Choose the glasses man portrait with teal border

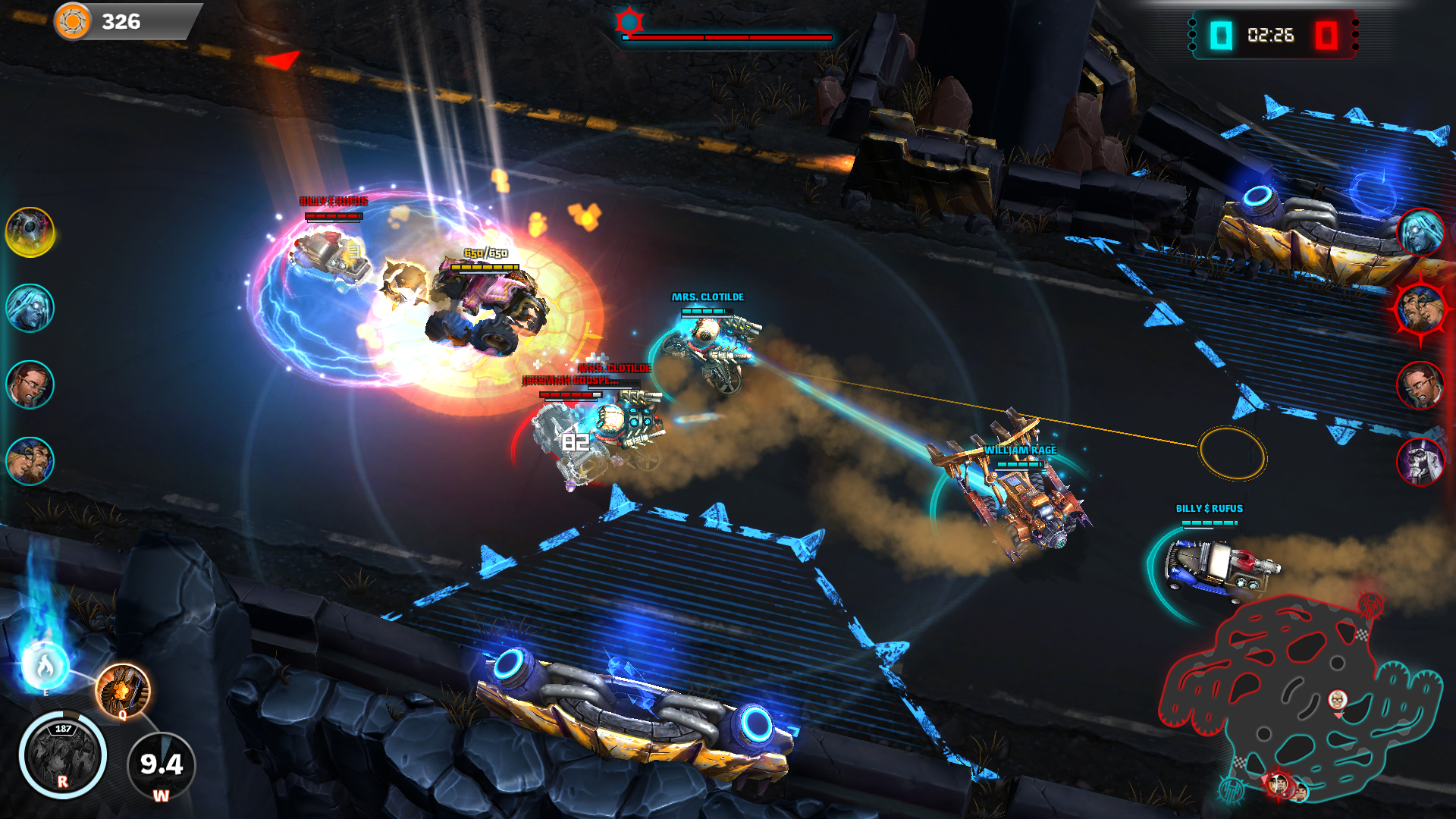(30, 384)
